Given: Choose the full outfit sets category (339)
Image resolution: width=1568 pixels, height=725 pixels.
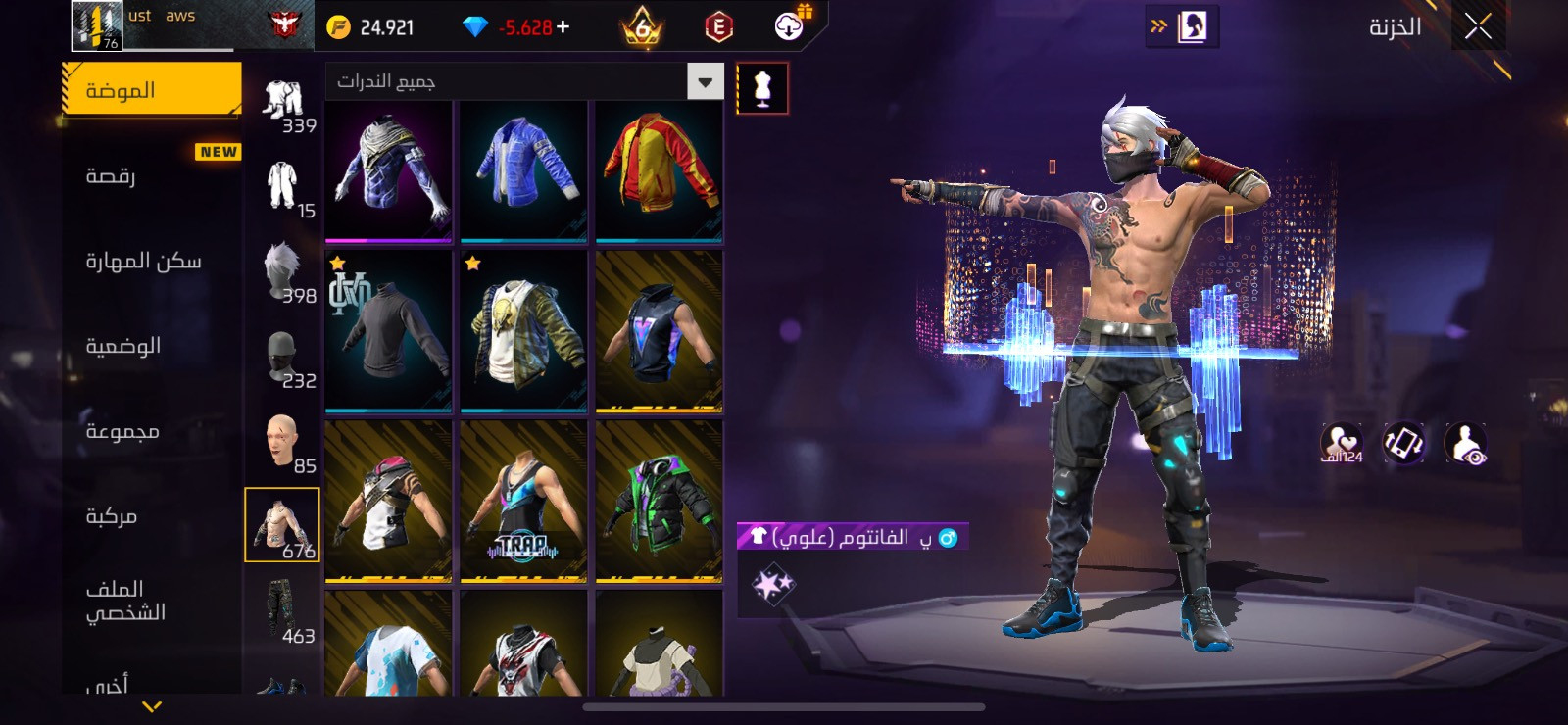Looking at the screenshot, I should click(x=284, y=103).
